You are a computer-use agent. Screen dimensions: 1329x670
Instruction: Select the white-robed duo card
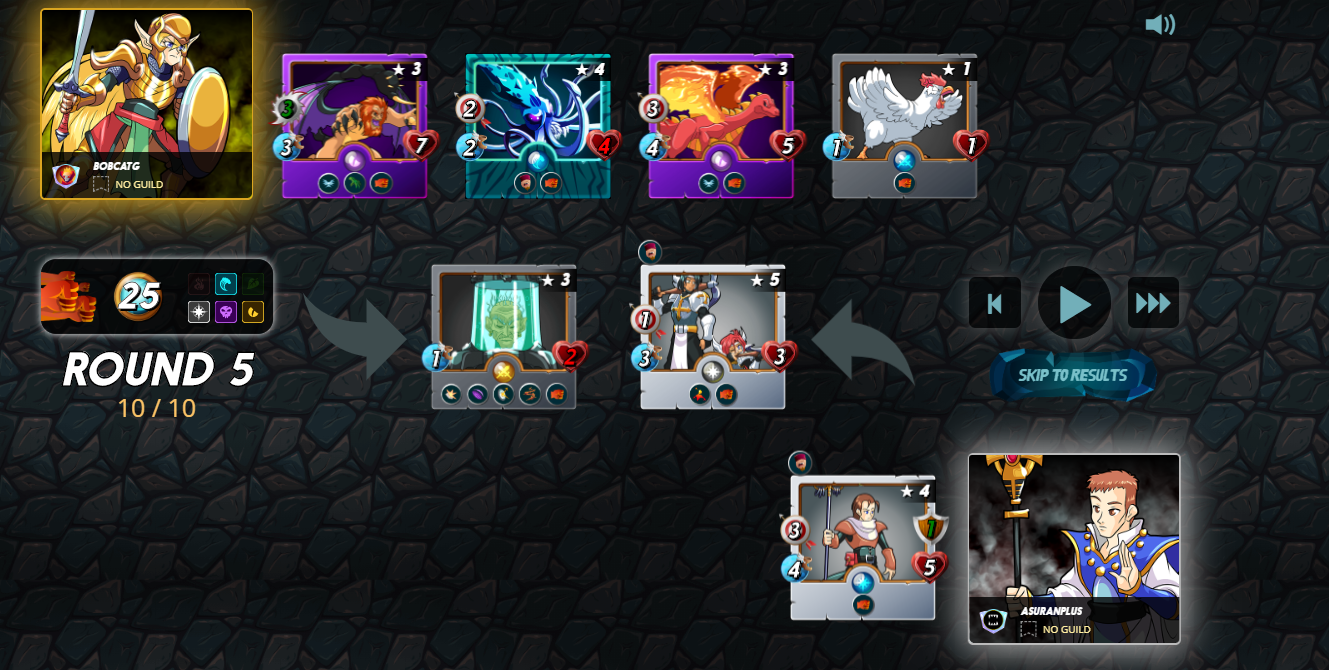point(712,337)
